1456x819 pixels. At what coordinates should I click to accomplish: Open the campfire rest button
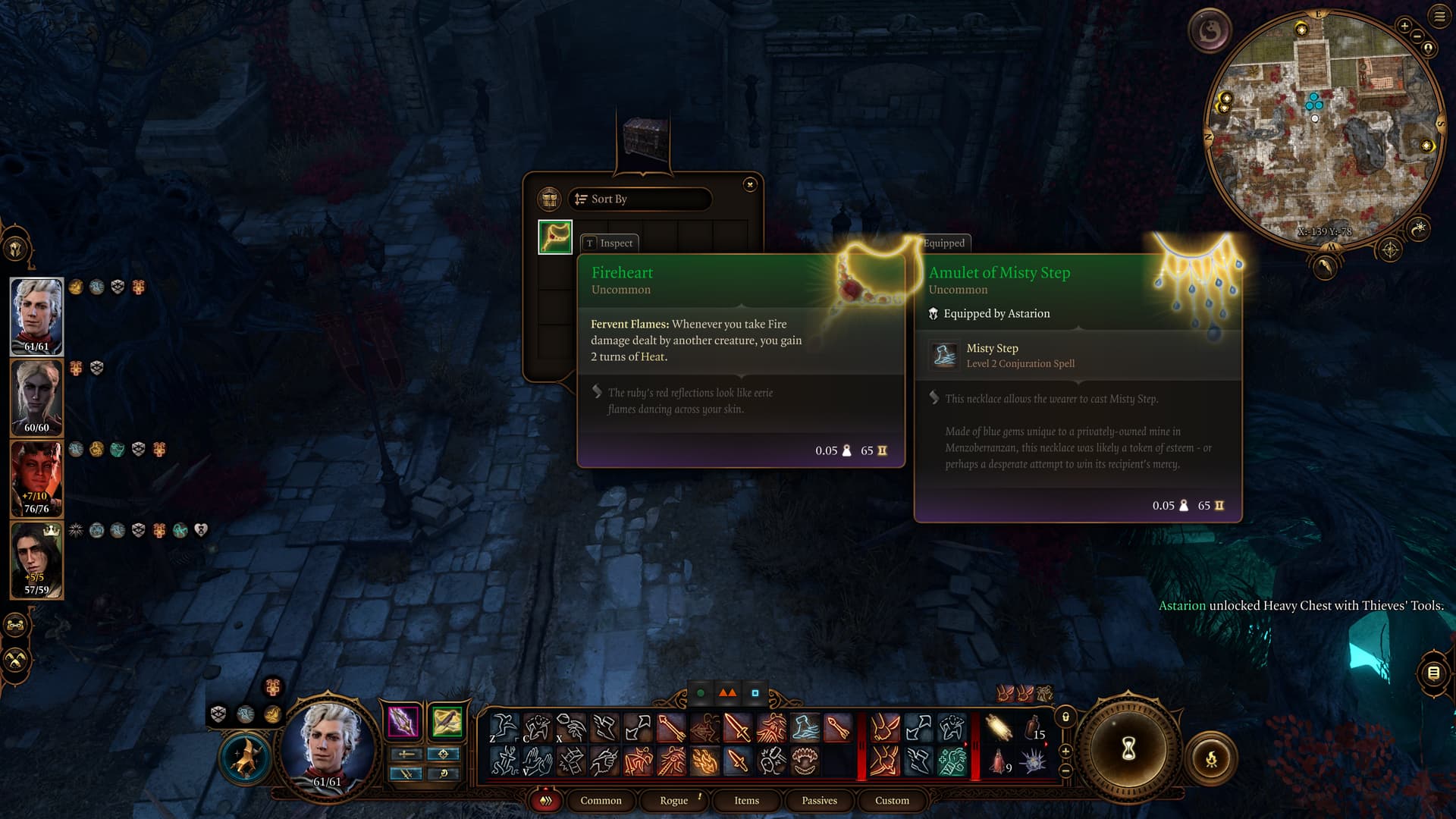pos(1211,758)
